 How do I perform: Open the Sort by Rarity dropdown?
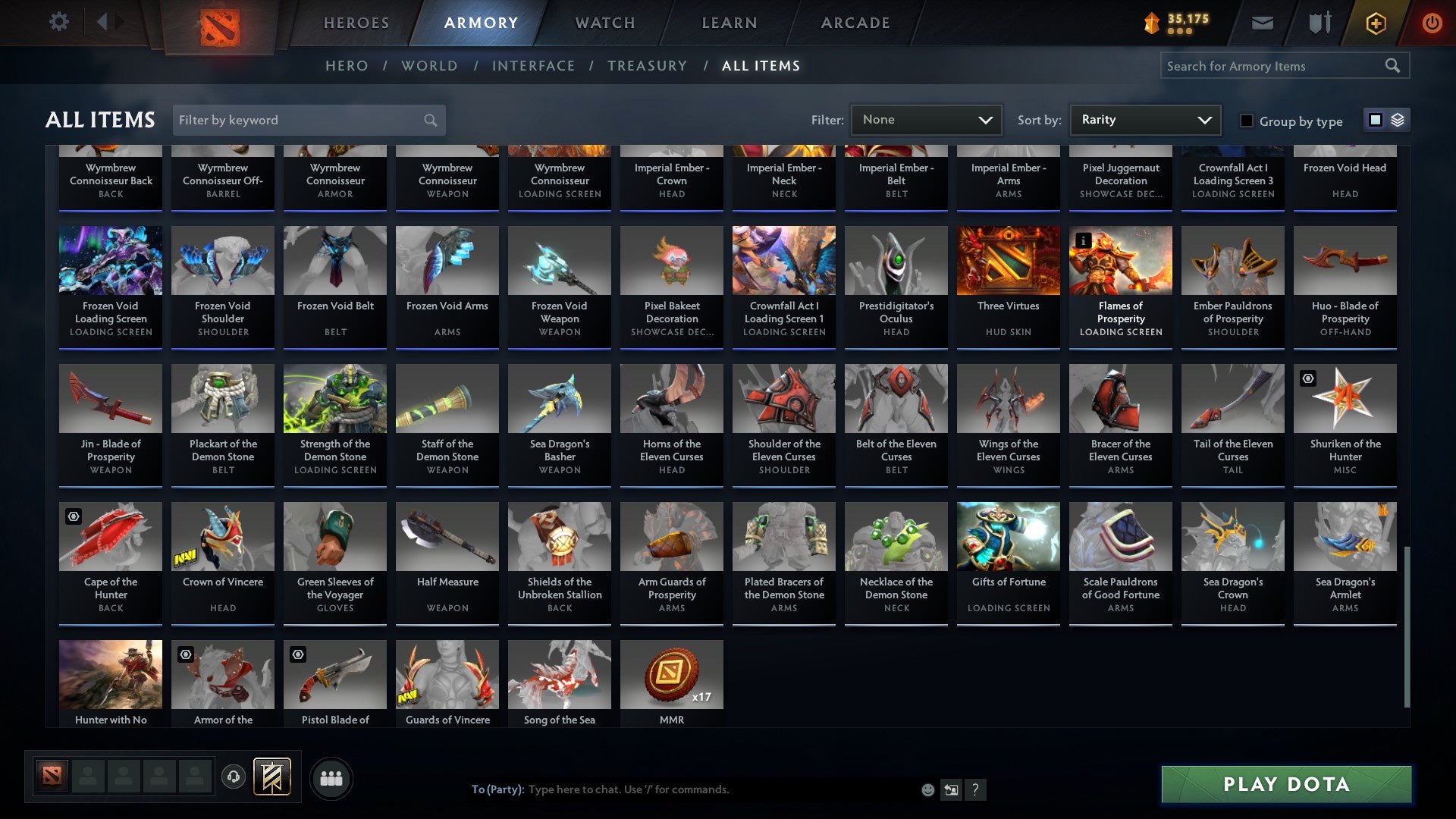pos(1144,119)
